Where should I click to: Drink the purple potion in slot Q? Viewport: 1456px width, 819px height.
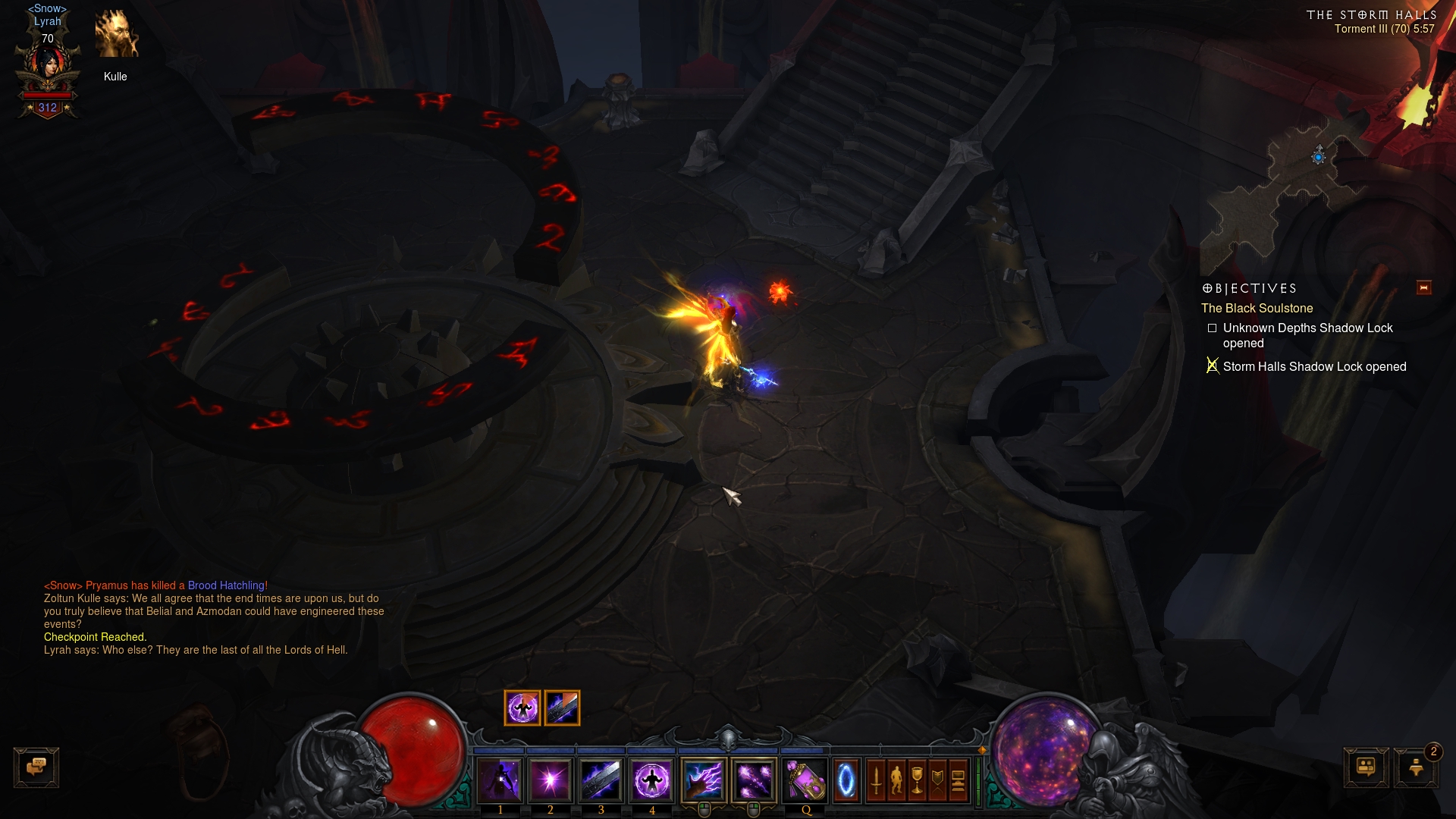coord(806,780)
